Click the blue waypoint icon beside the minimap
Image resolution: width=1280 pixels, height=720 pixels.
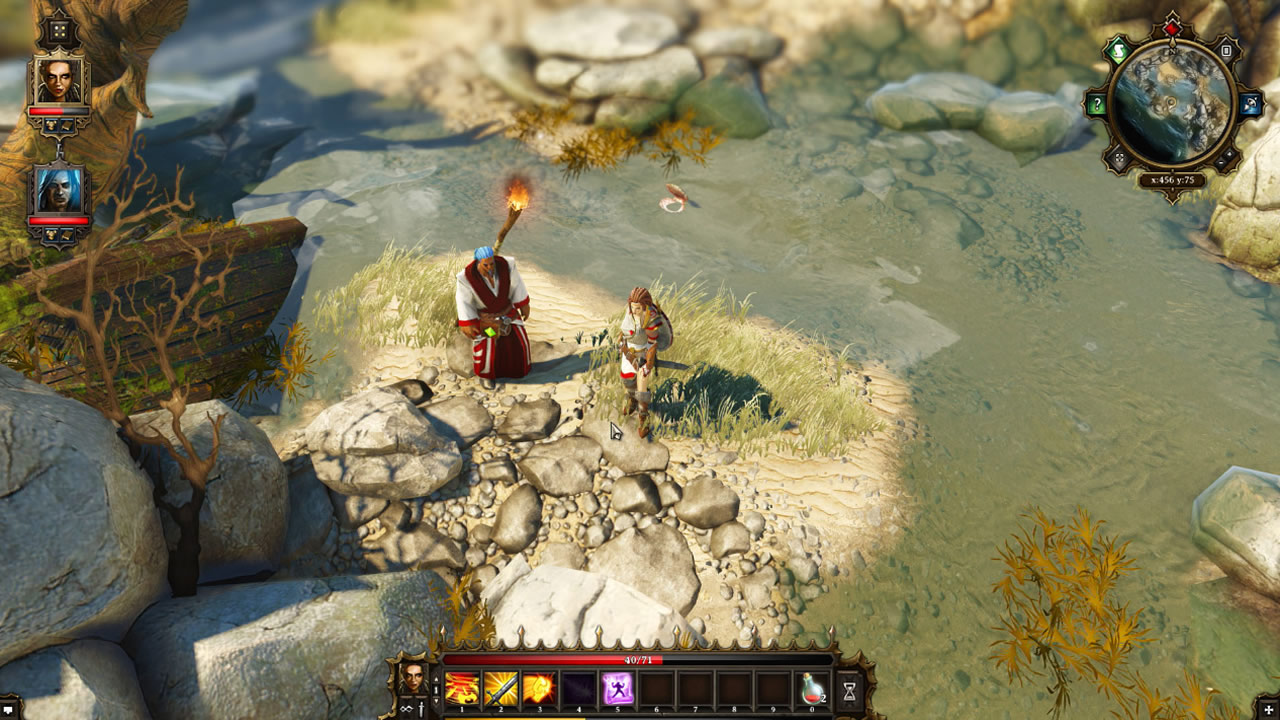(1248, 105)
